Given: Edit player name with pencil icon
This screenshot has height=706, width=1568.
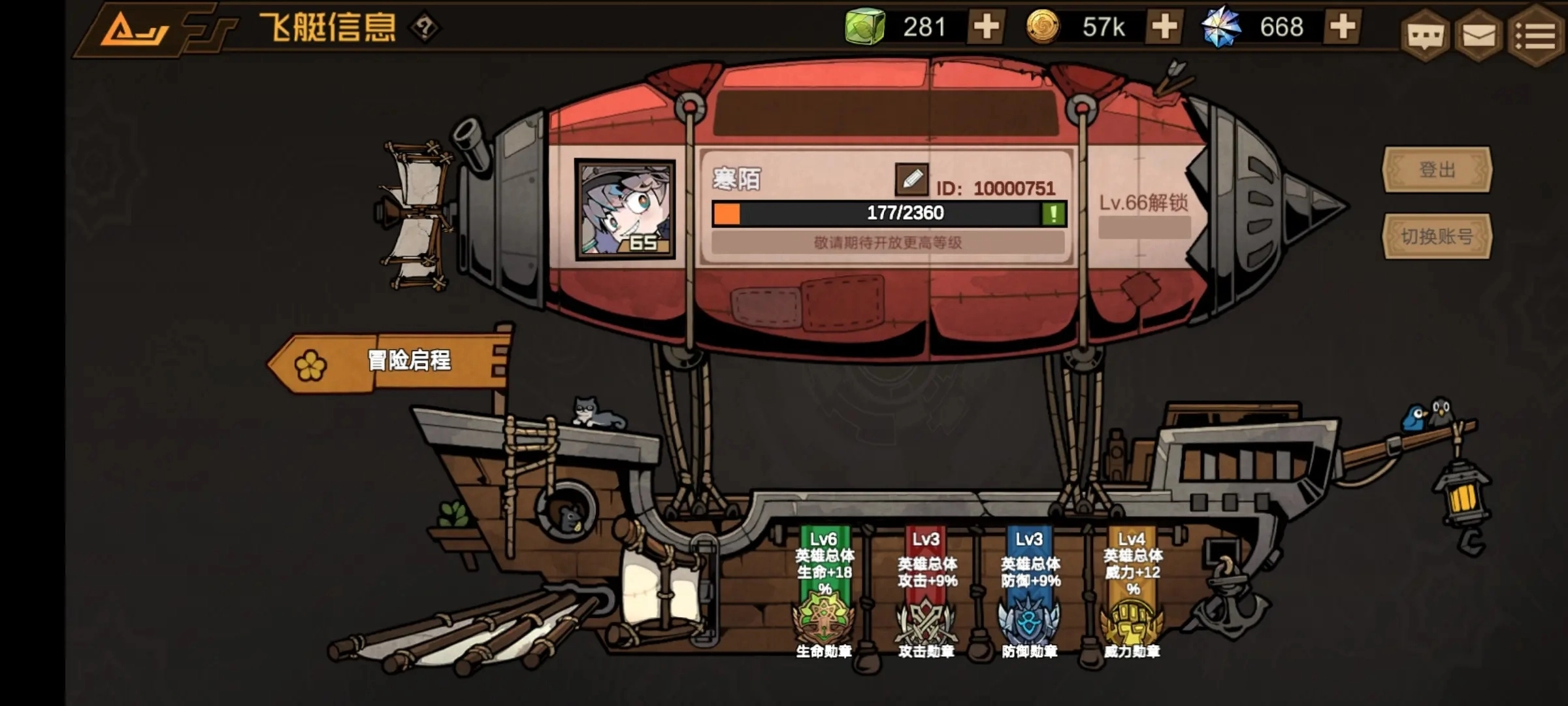Looking at the screenshot, I should pyautogui.click(x=911, y=179).
